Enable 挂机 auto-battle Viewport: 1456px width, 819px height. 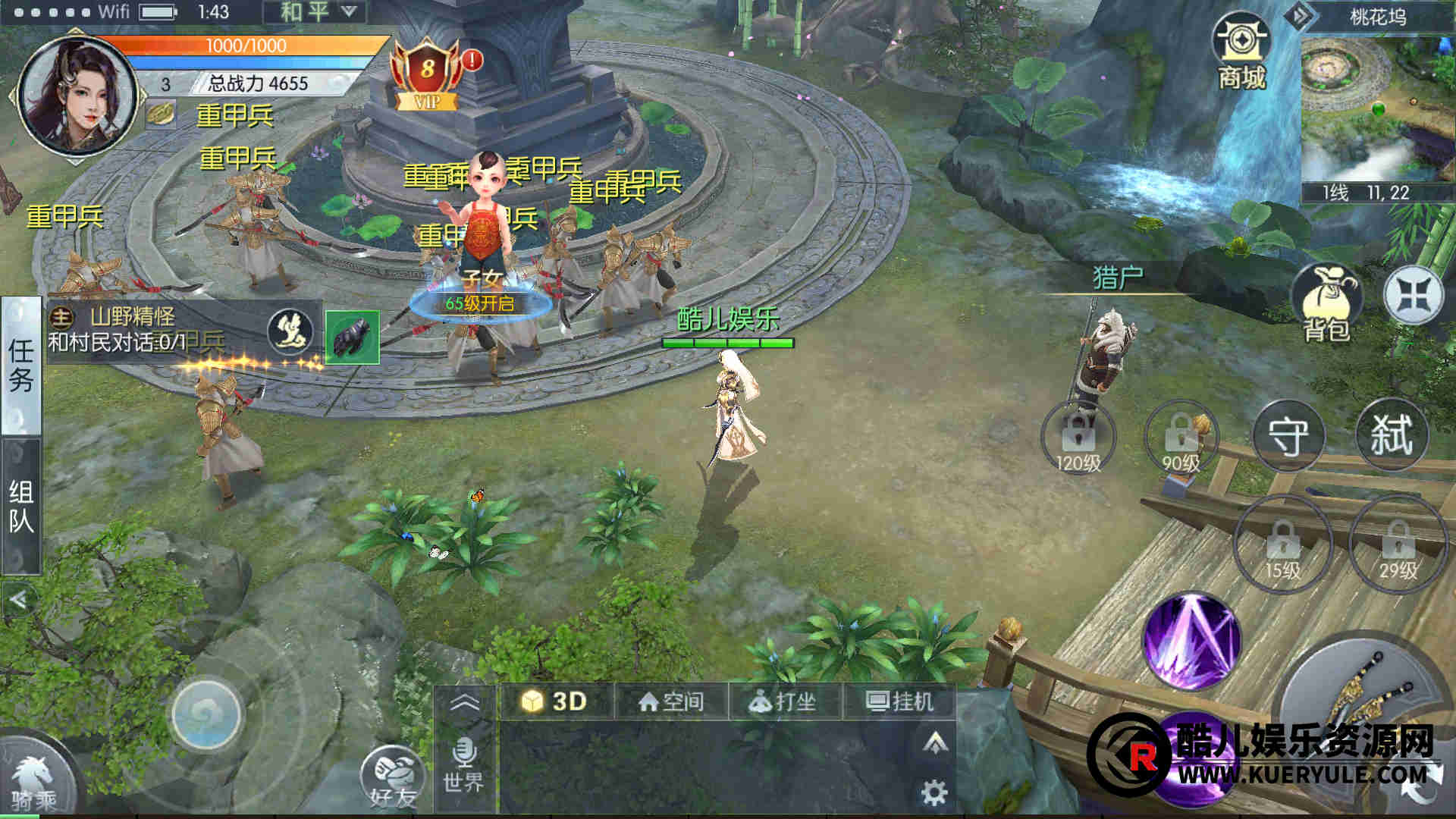(x=899, y=701)
